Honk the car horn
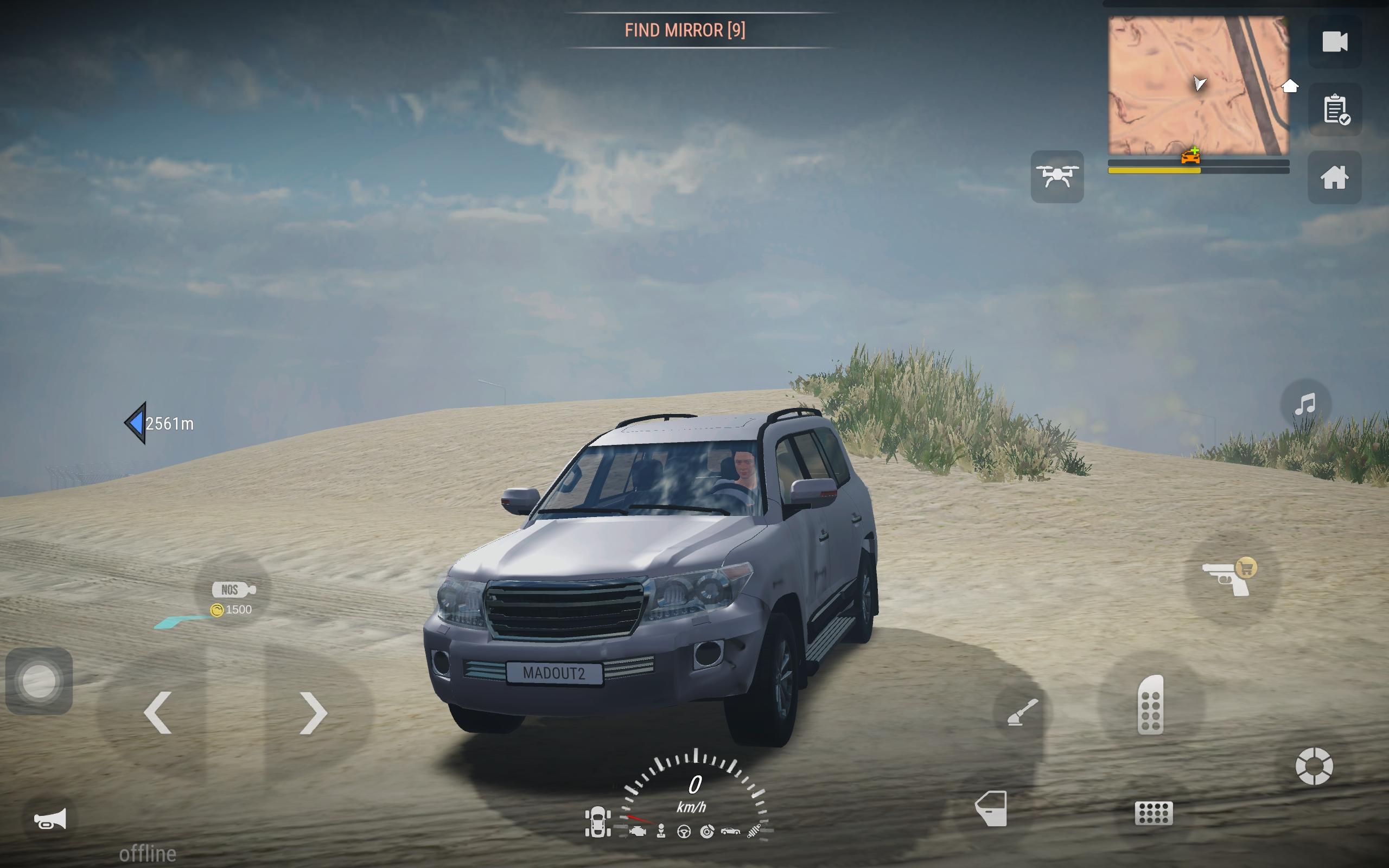 pyautogui.click(x=50, y=820)
